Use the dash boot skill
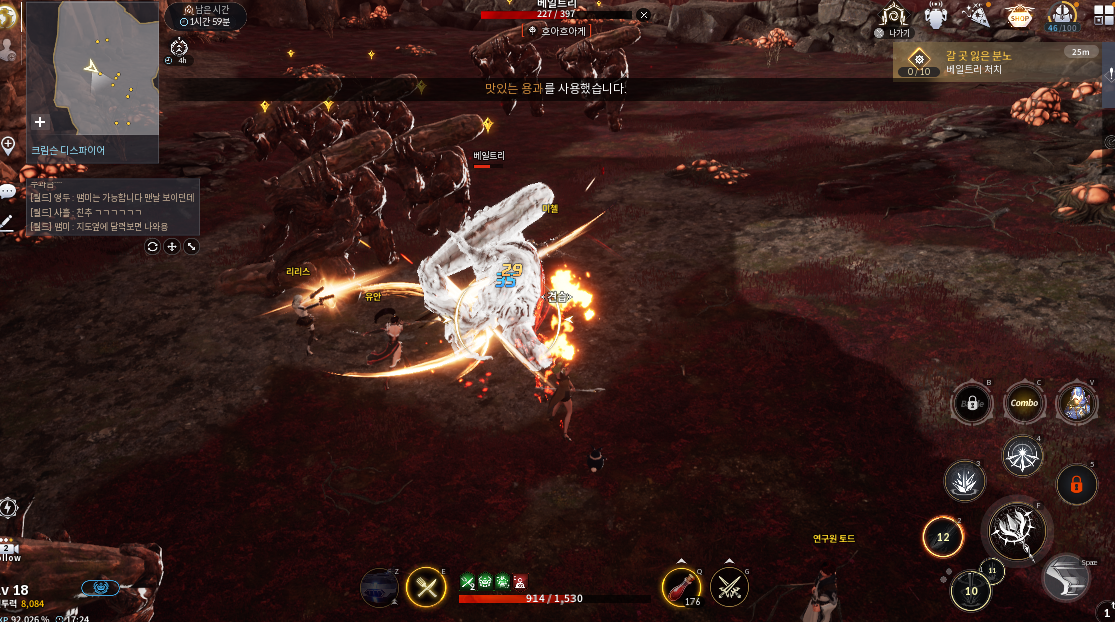The height and width of the screenshot is (622, 1115). [1066, 577]
